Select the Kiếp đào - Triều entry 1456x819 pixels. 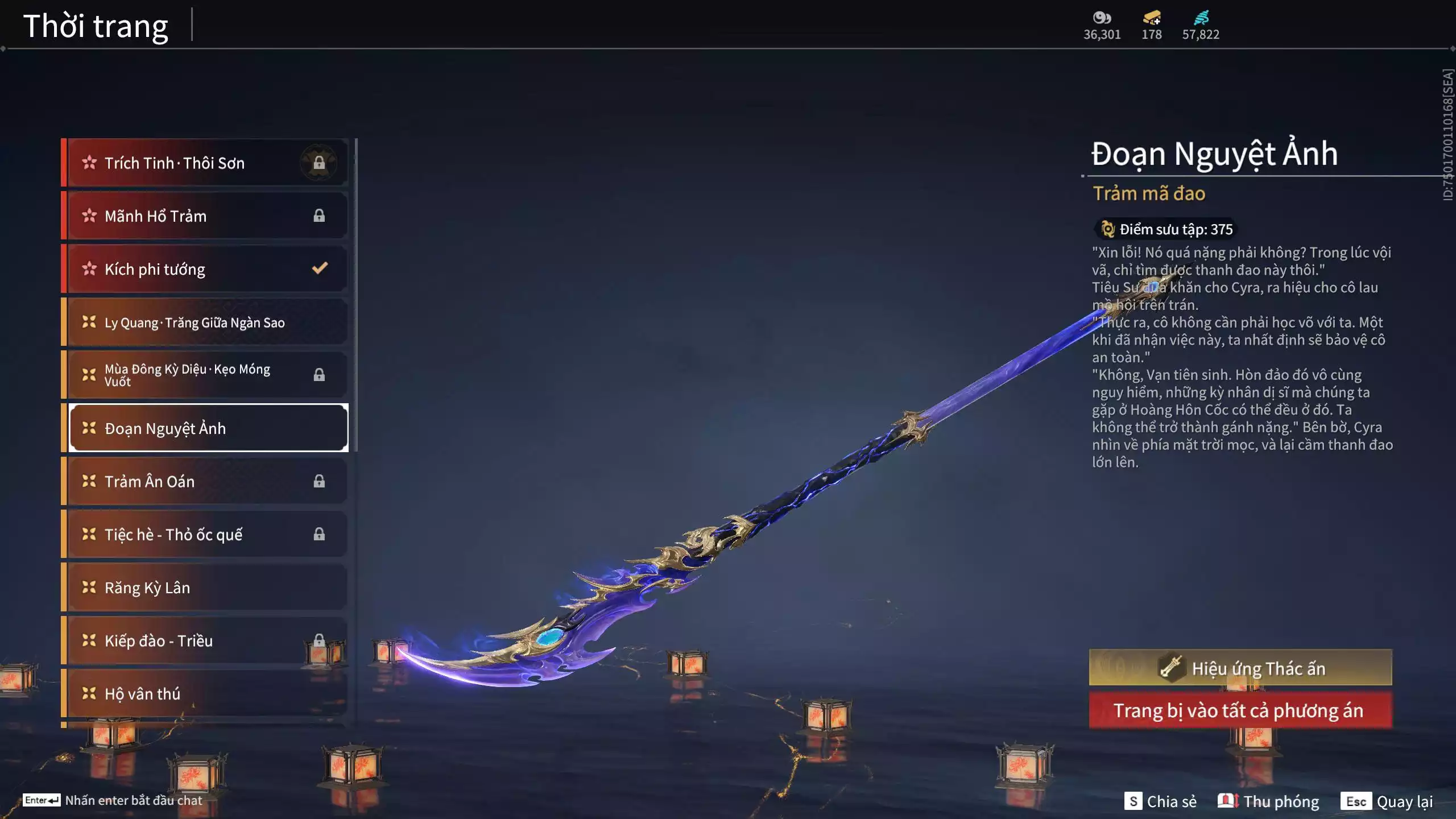(x=205, y=641)
